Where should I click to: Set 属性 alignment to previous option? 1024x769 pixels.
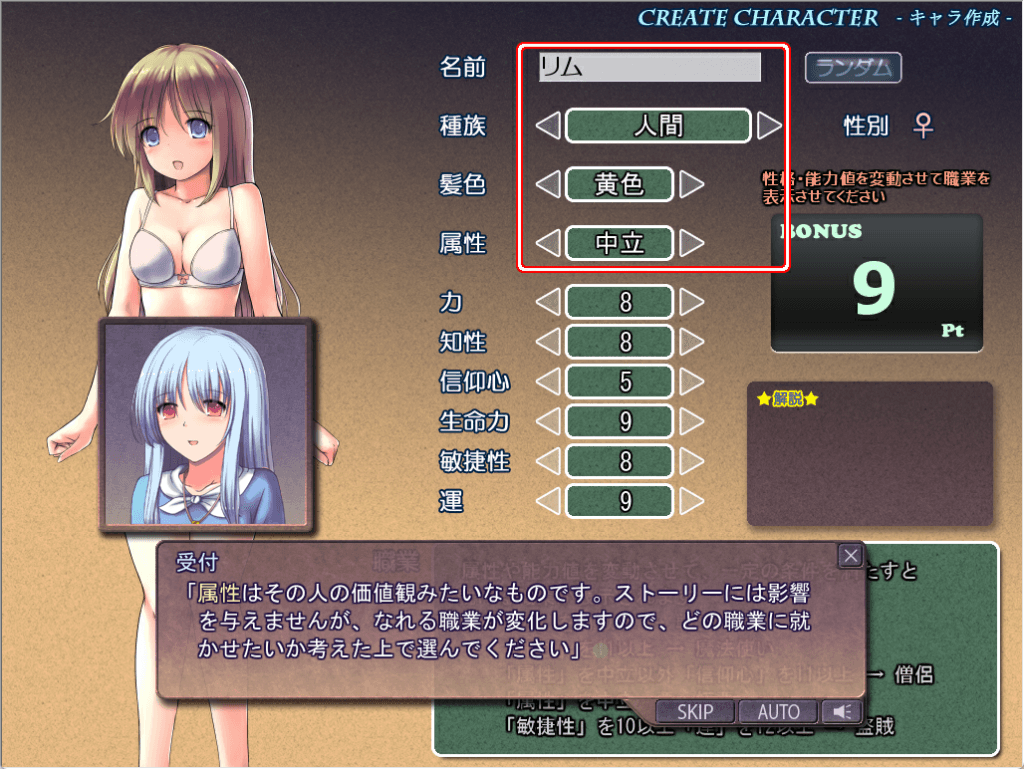(x=548, y=243)
